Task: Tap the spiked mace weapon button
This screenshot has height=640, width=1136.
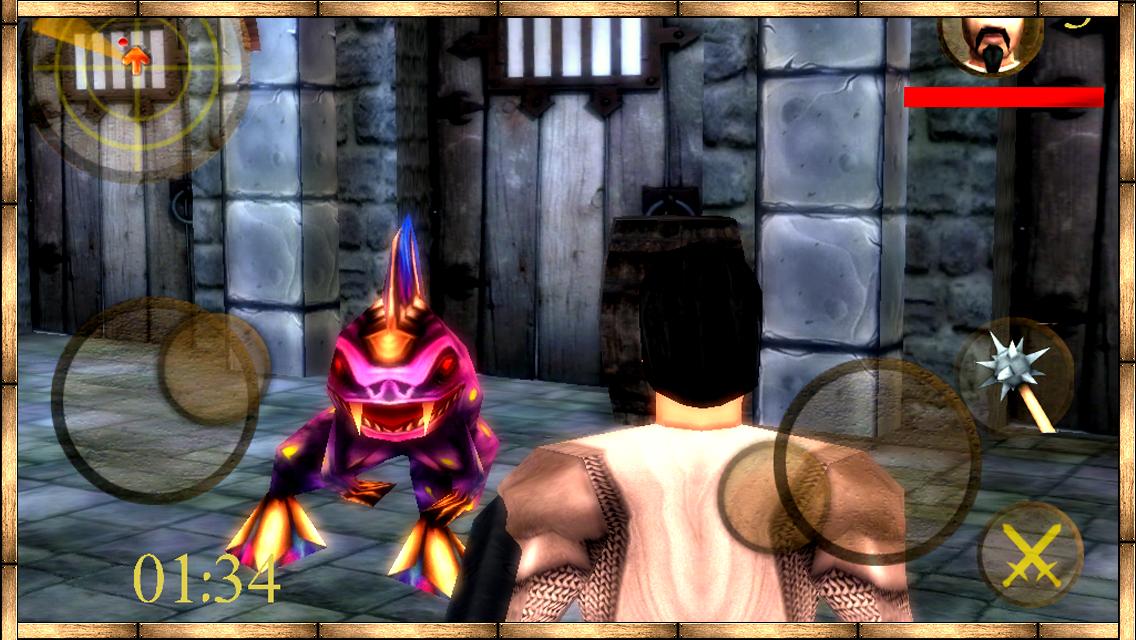Action: [x=1014, y=375]
